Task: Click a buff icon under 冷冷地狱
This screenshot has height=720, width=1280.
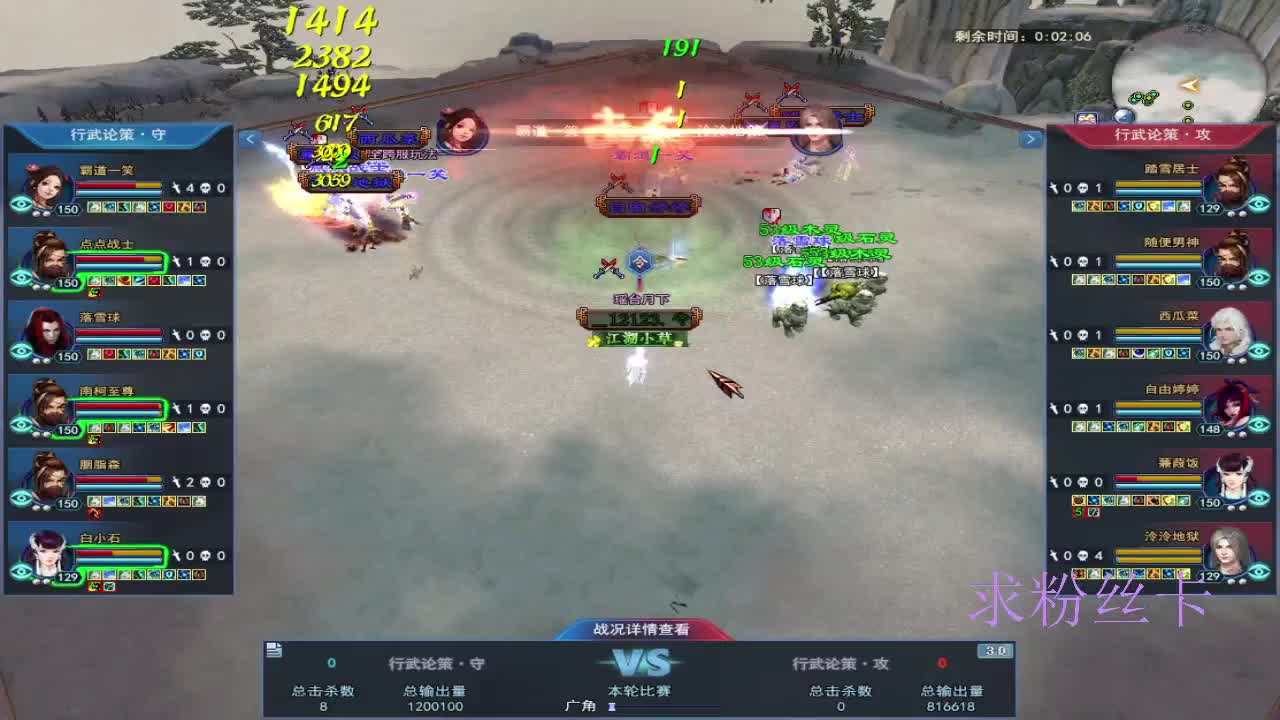Action: [1080, 573]
